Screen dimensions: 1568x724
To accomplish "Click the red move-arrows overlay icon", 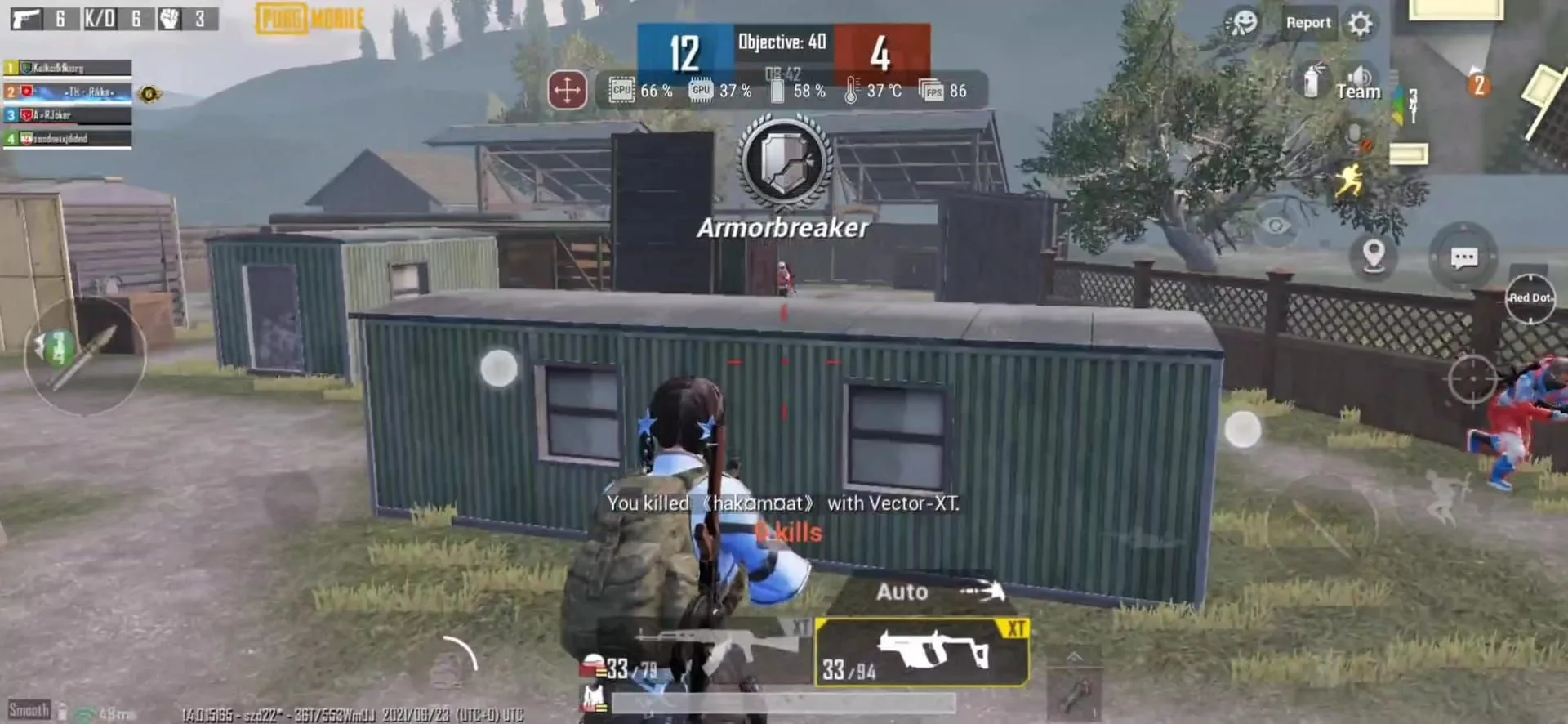I will tap(567, 90).
